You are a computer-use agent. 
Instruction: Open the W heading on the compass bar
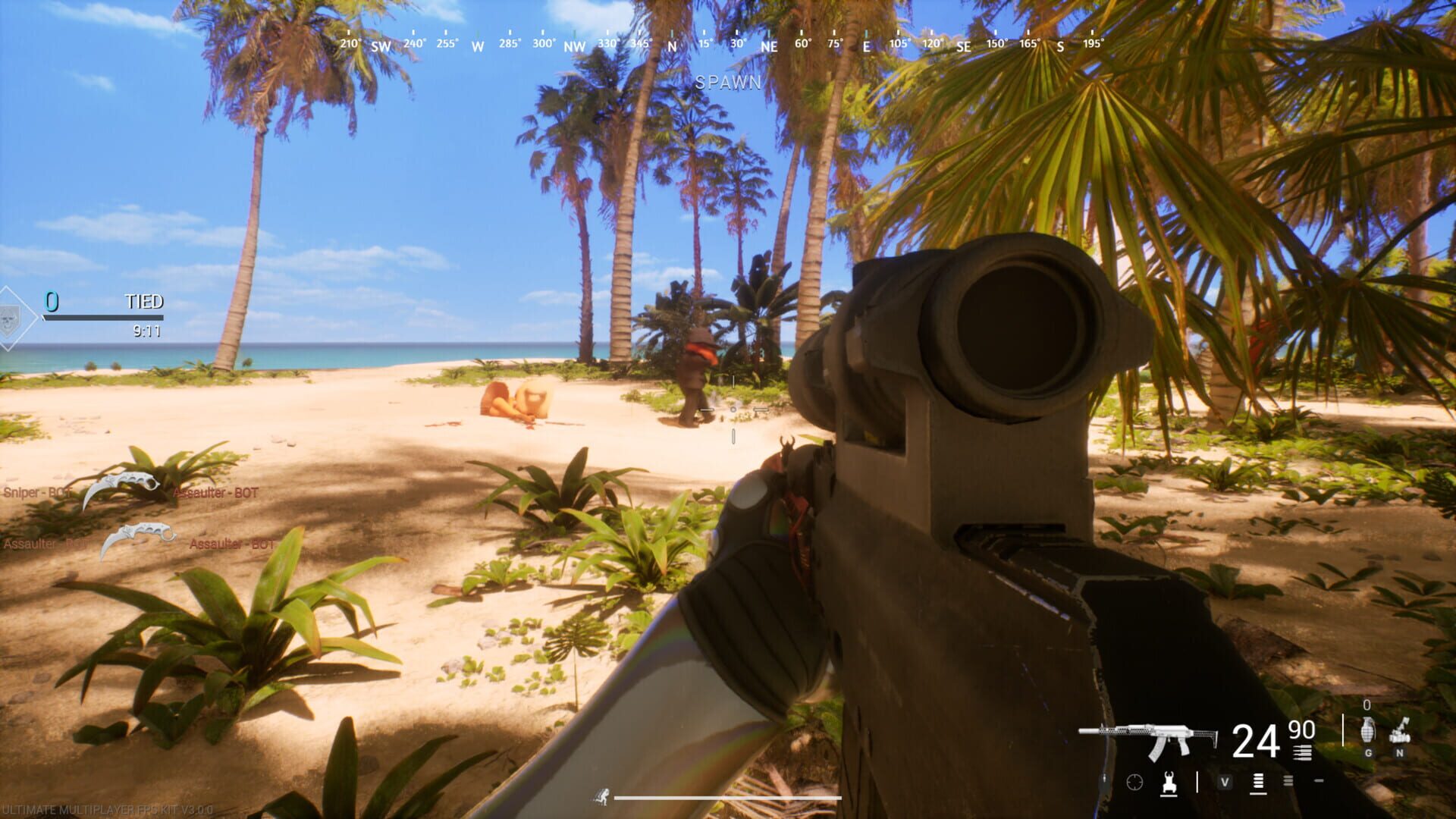coord(478,45)
